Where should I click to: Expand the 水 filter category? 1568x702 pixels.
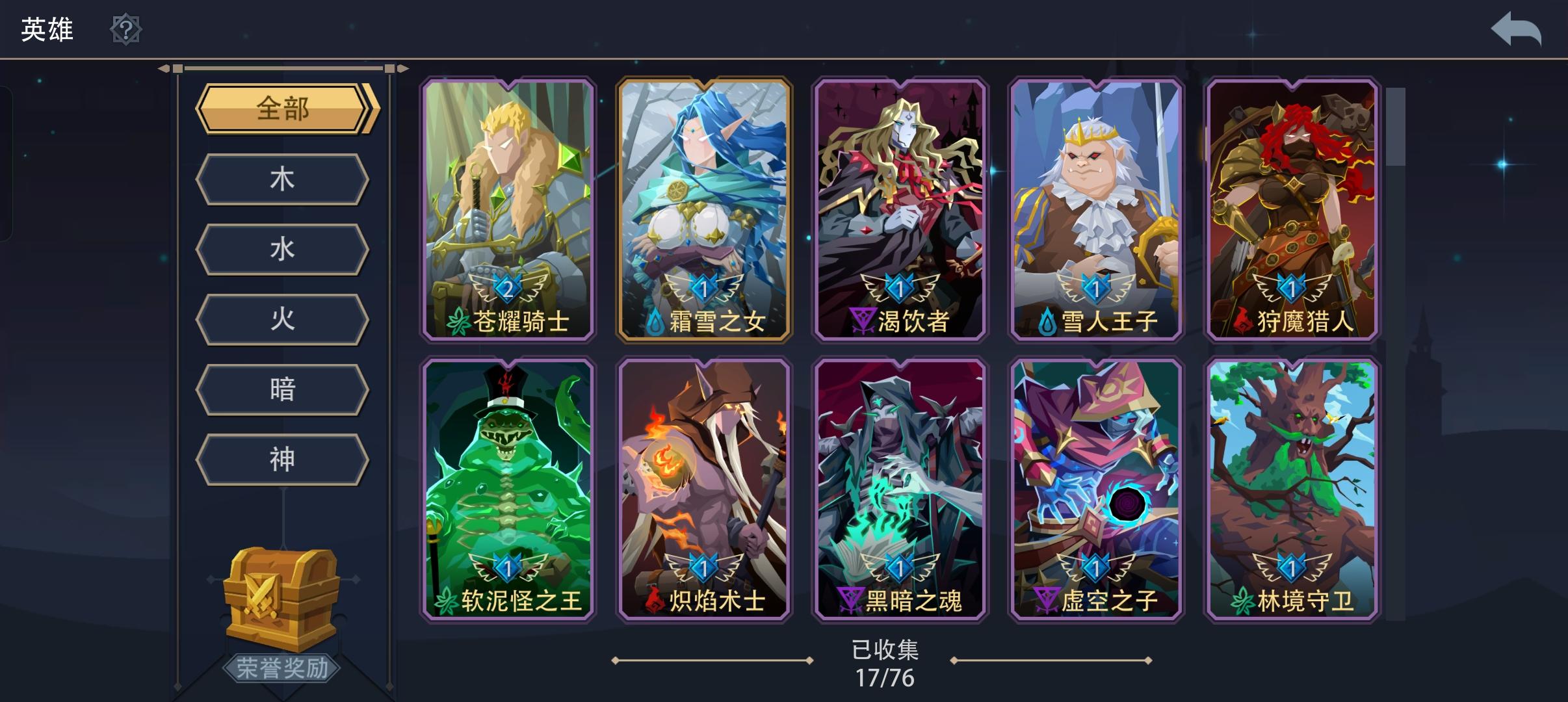click(283, 249)
